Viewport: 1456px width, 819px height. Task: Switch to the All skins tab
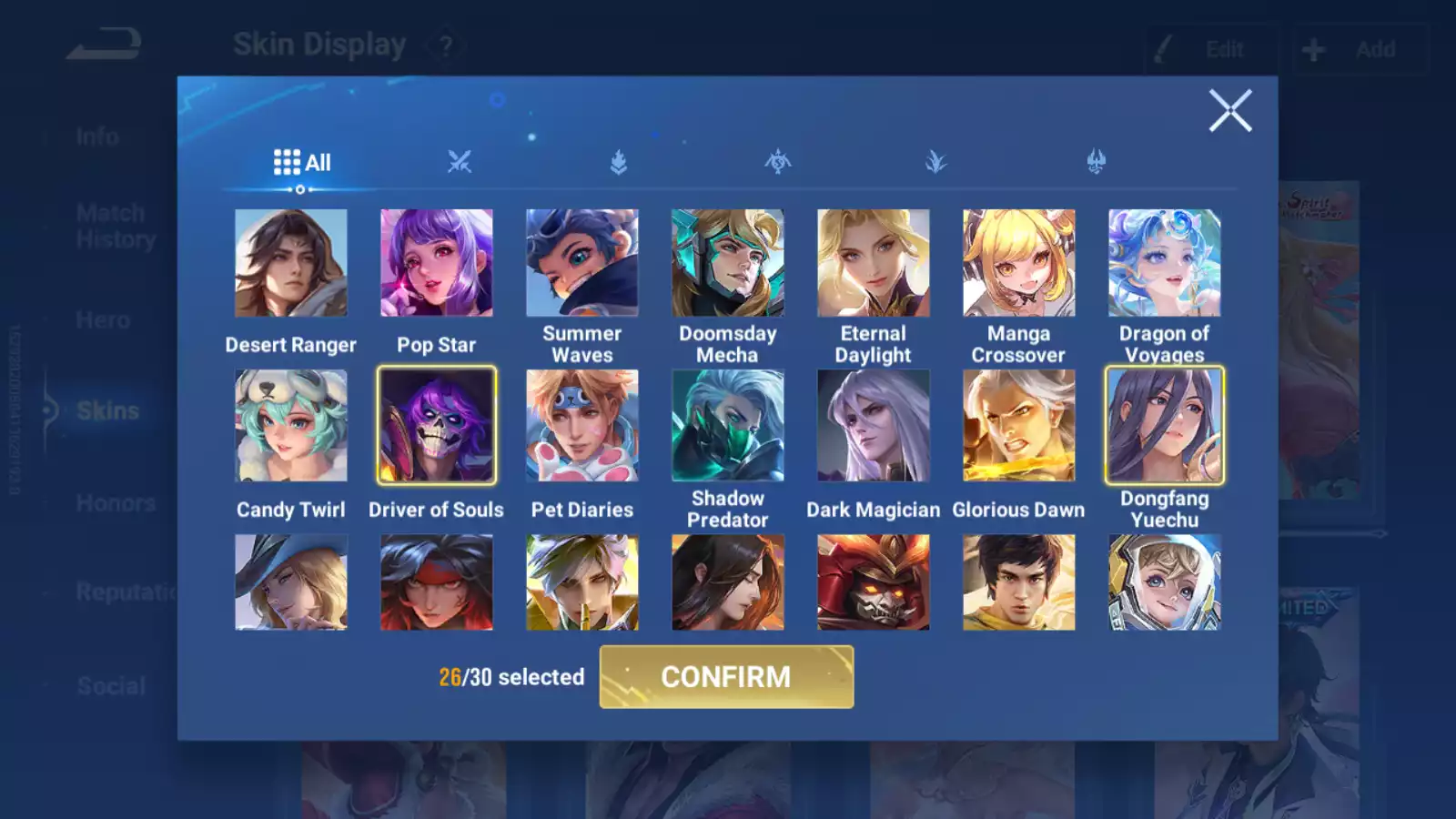pyautogui.click(x=302, y=163)
